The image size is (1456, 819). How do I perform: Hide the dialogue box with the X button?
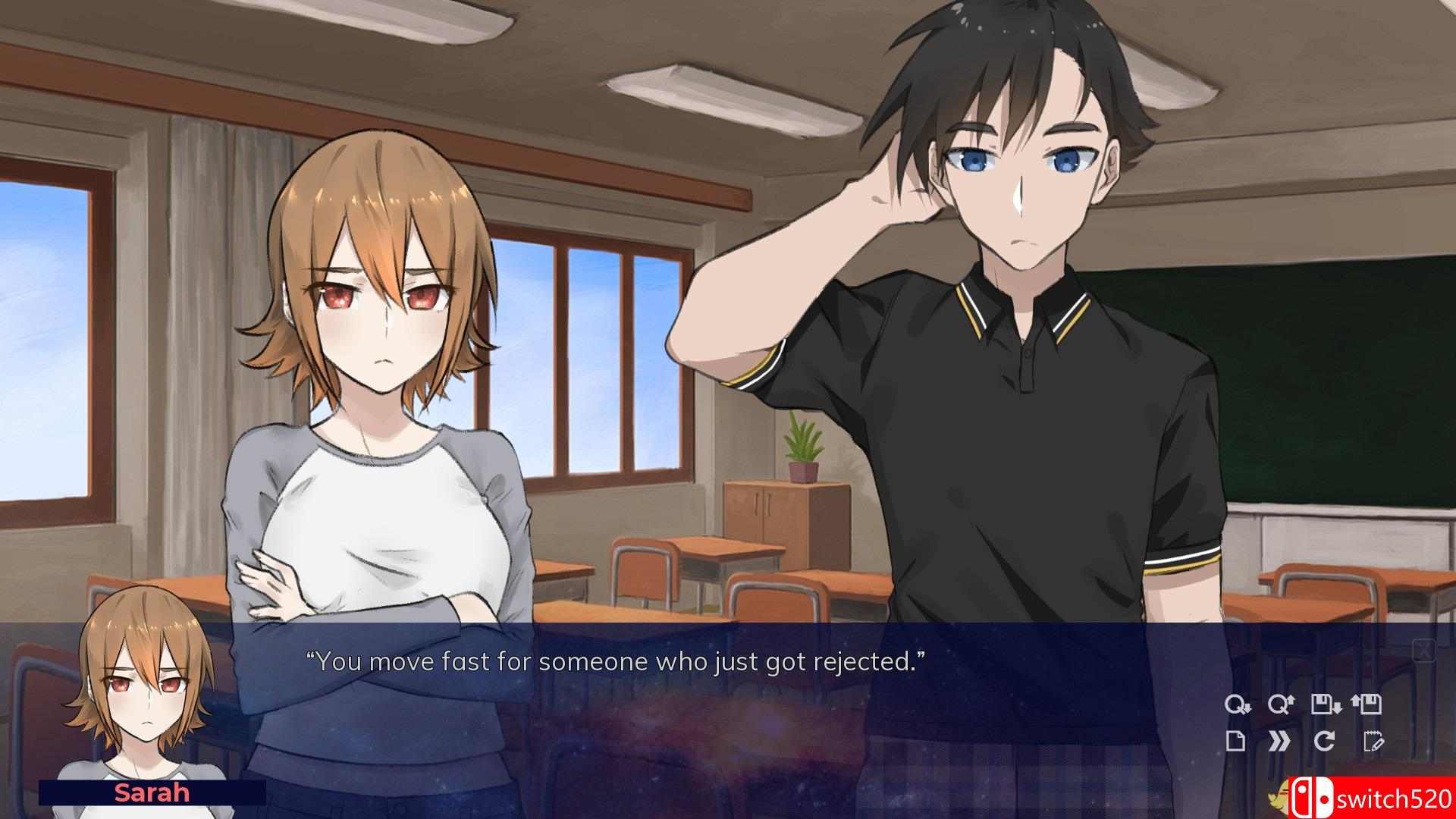tap(1423, 650)
